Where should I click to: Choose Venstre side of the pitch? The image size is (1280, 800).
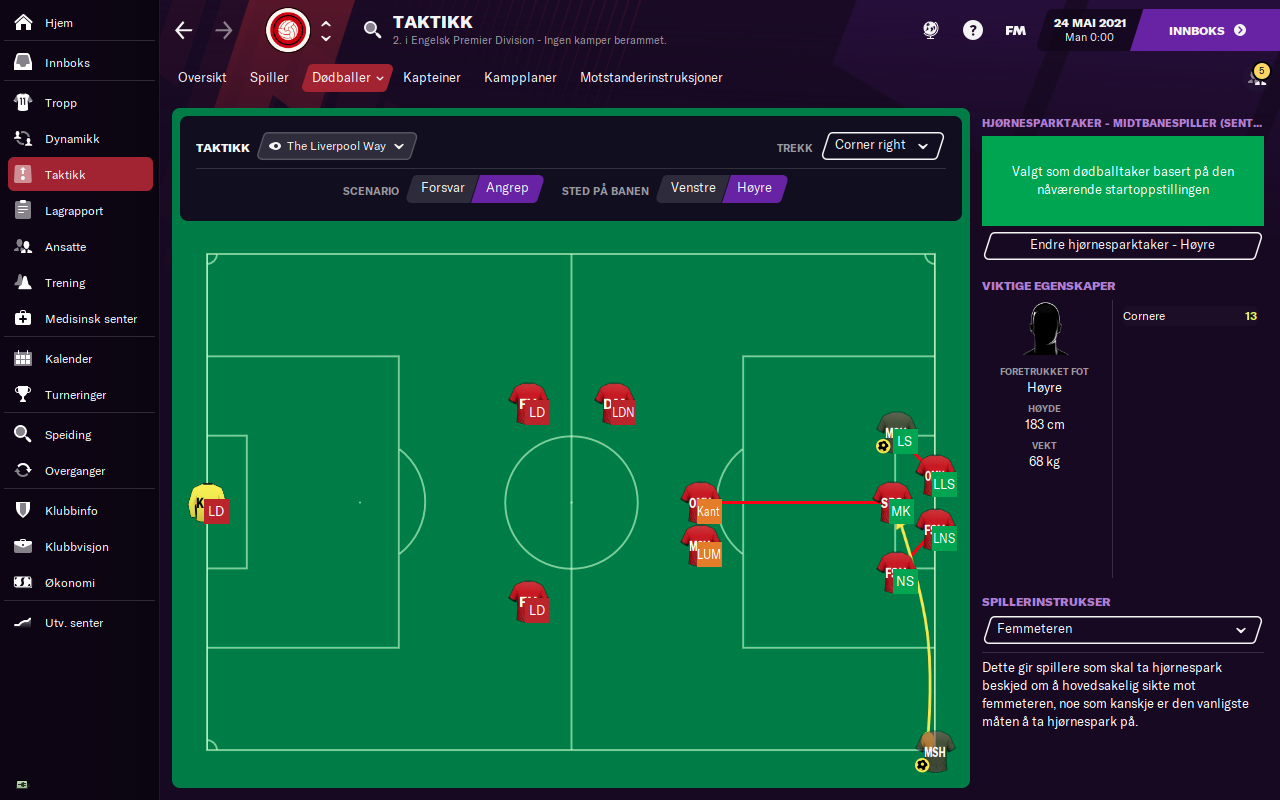tap(693, 188)
